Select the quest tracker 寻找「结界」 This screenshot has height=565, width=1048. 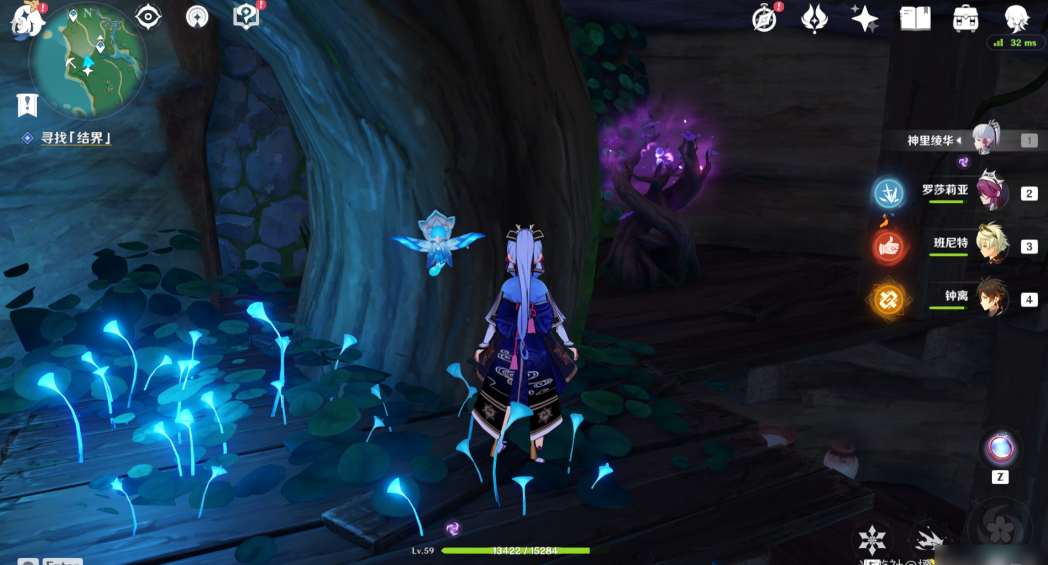pyautogui.click(x=75, y=138)
